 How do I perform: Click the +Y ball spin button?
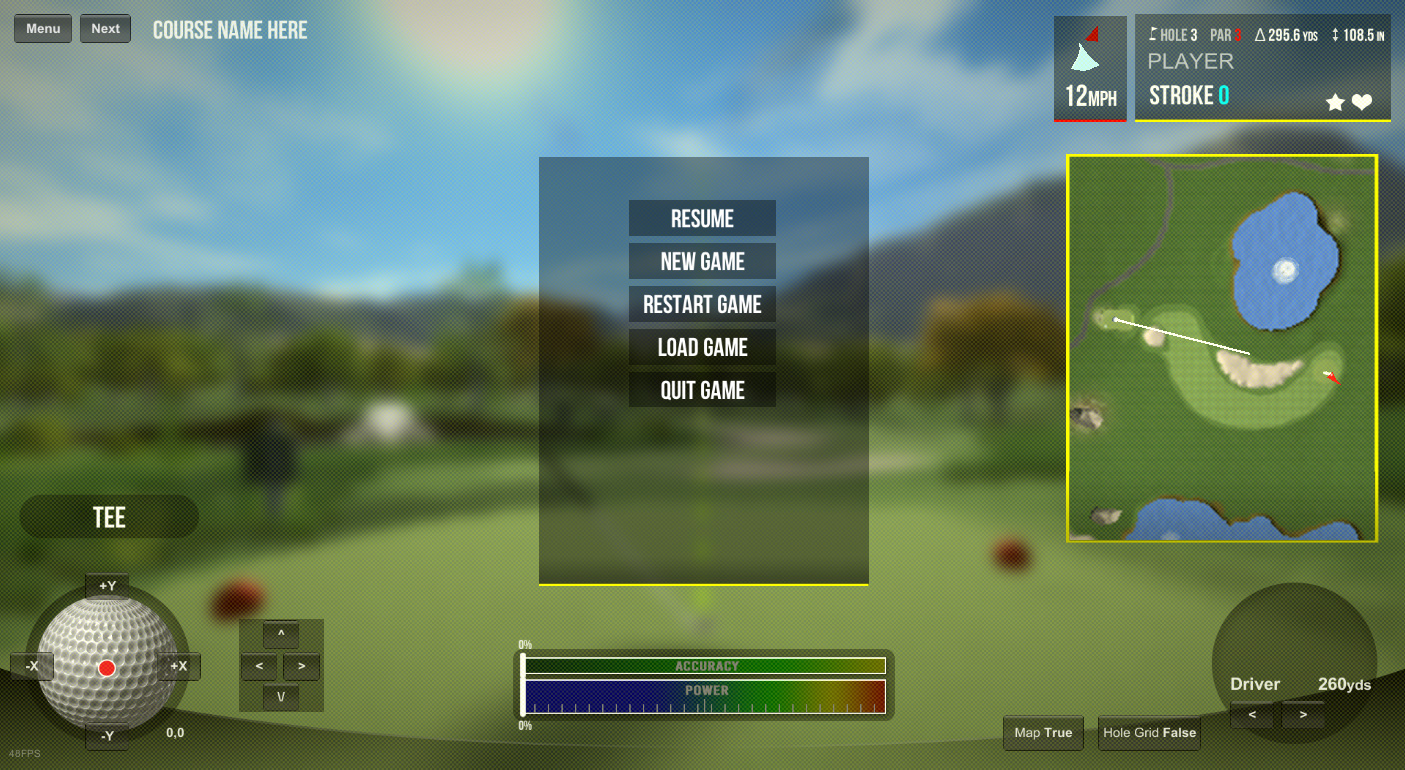click(107, 586)
